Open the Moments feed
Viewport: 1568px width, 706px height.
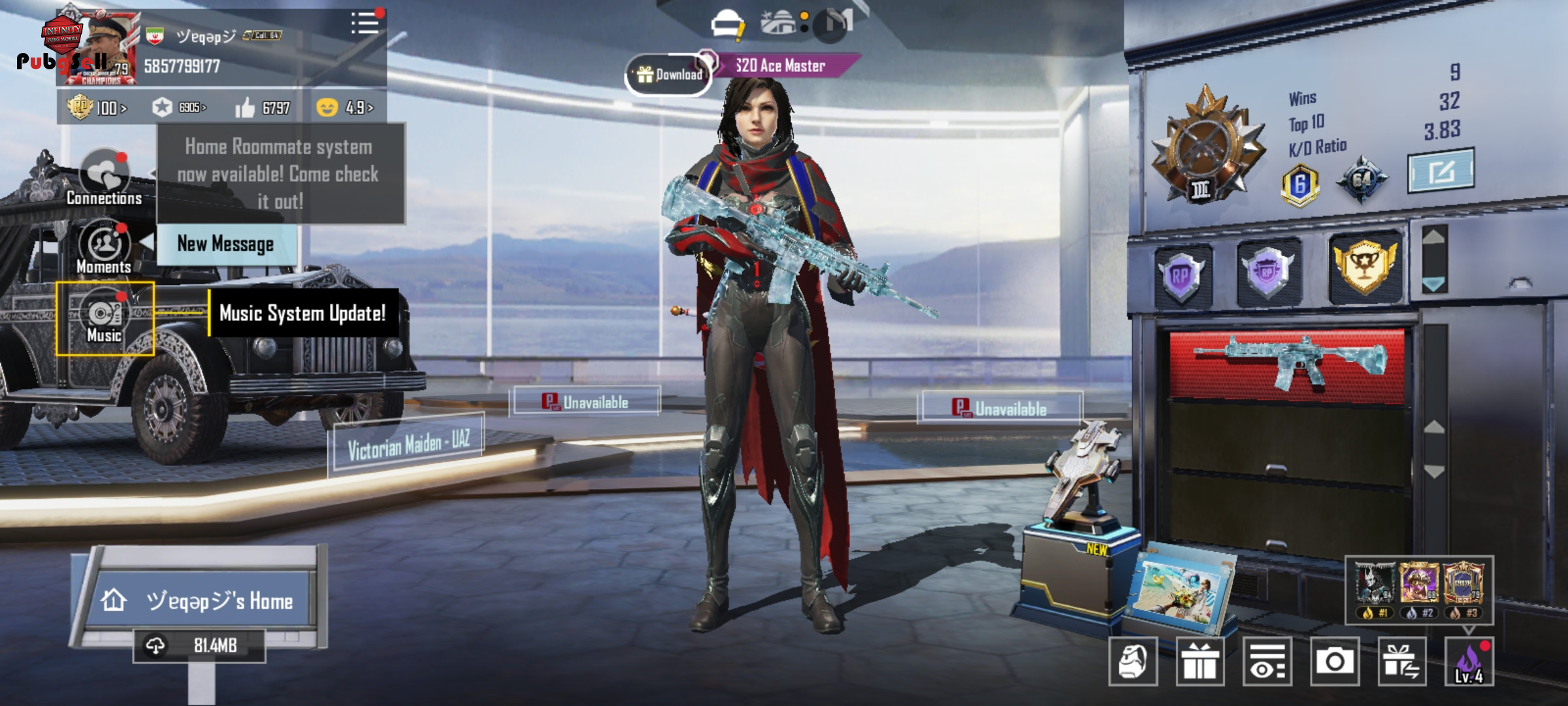(104, 248)
